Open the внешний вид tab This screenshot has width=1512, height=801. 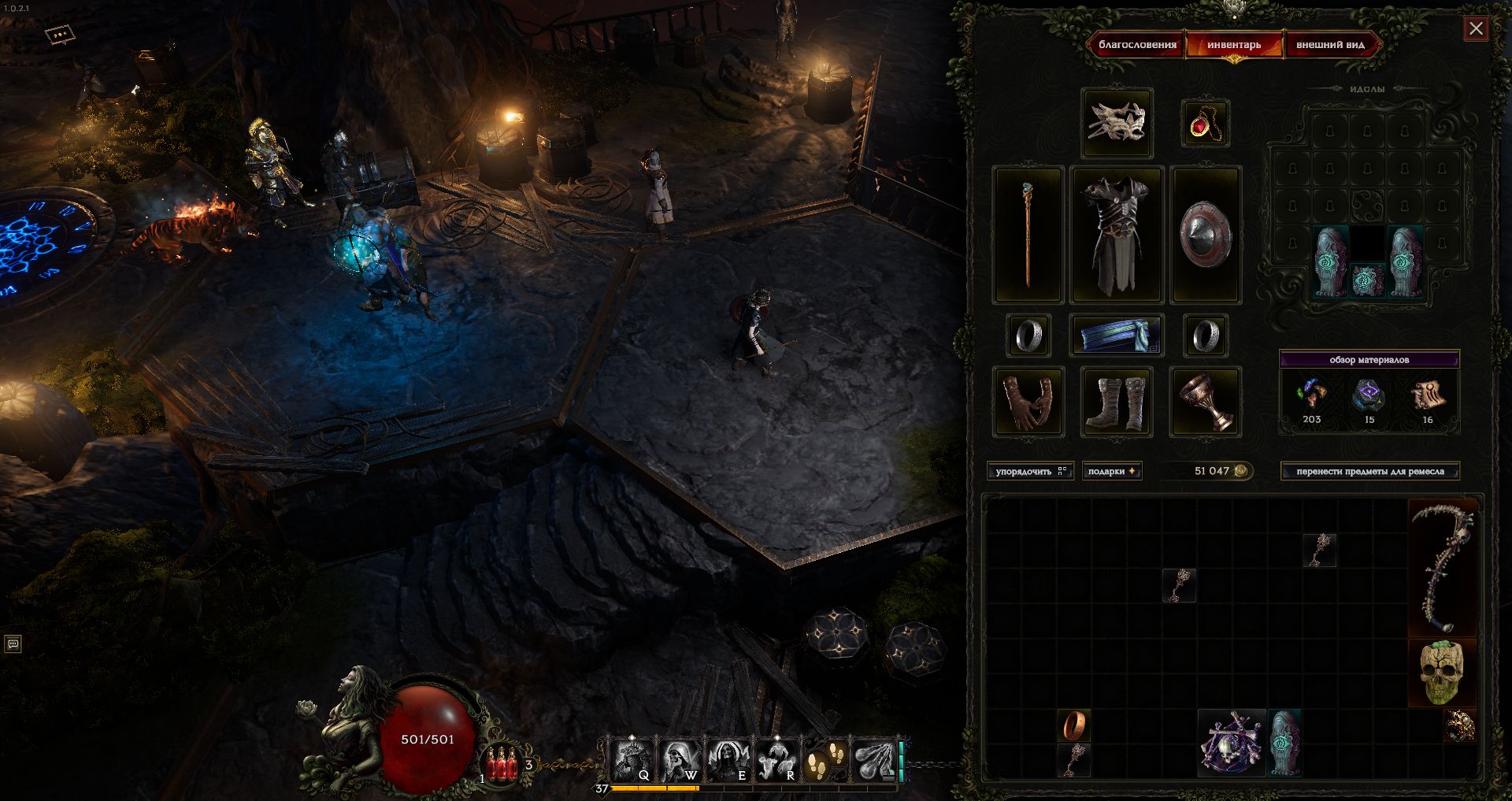click(1330, 45)
